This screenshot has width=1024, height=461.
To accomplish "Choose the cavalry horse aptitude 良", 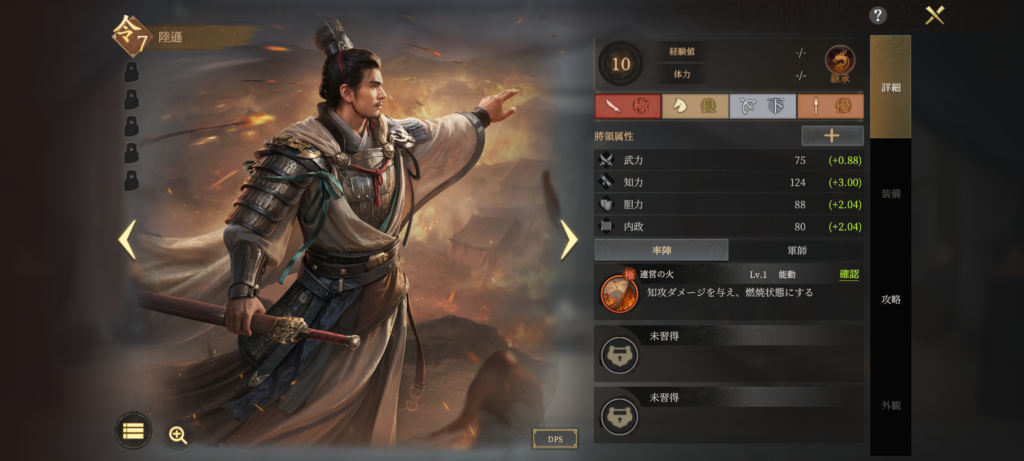I will pos(694,106).
